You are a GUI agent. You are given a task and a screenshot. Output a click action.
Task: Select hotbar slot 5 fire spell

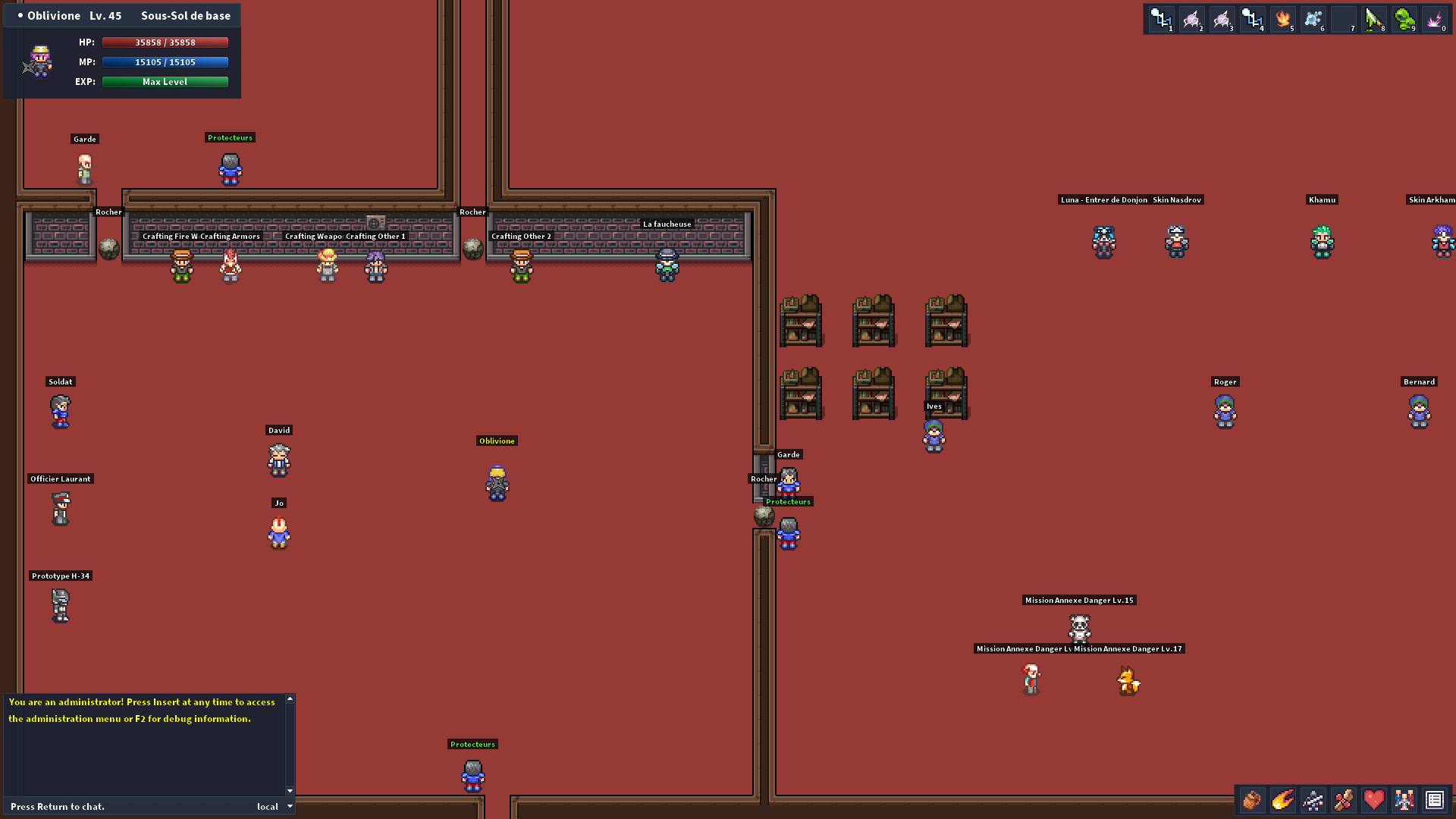[x=1282, y=19]
